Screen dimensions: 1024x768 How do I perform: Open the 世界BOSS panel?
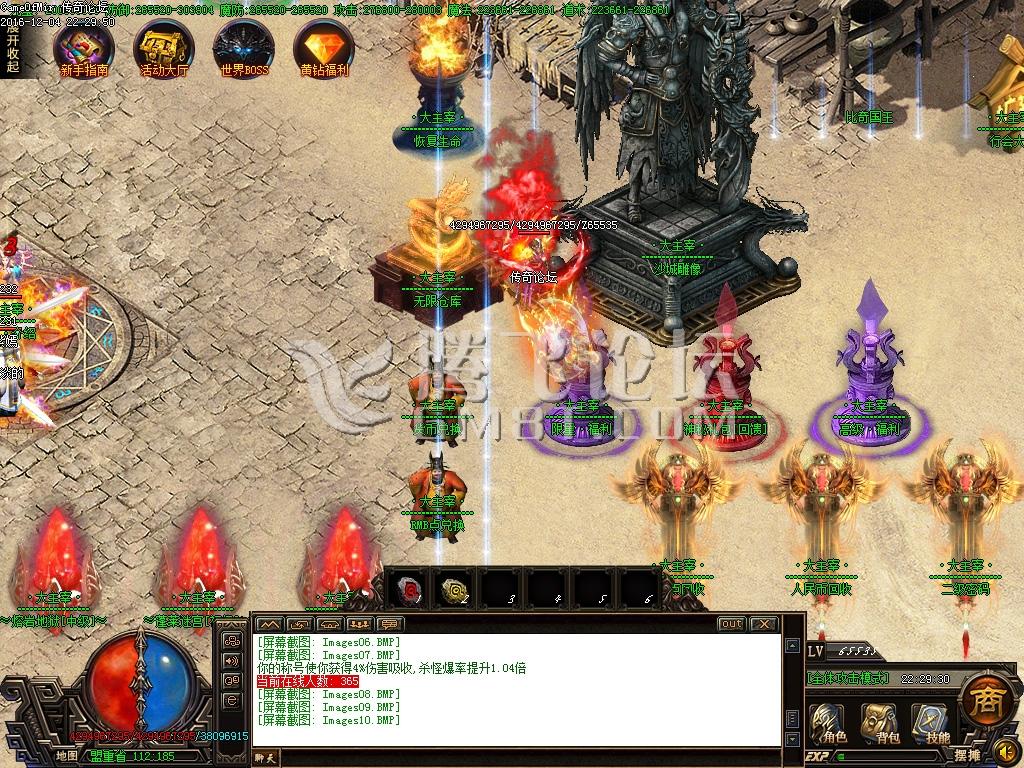point(244,48)
